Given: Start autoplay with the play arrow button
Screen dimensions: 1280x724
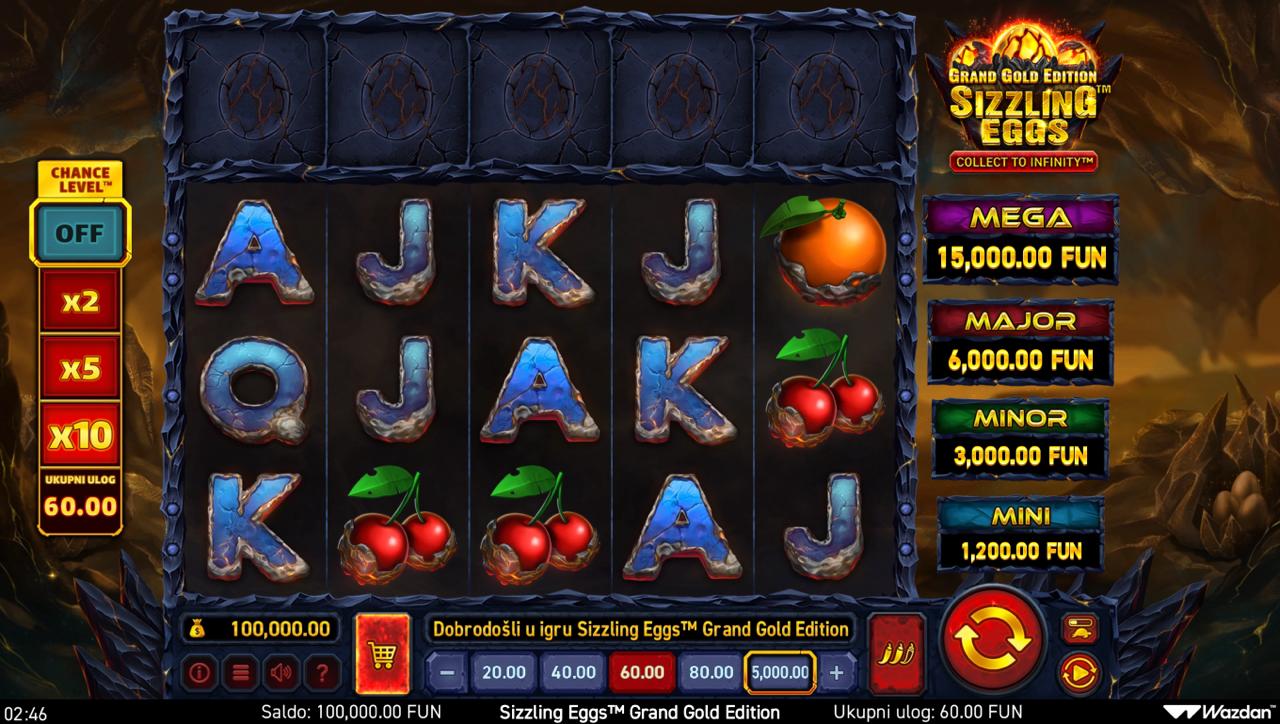Looking at the screenshot, I should coord(1080,673).
